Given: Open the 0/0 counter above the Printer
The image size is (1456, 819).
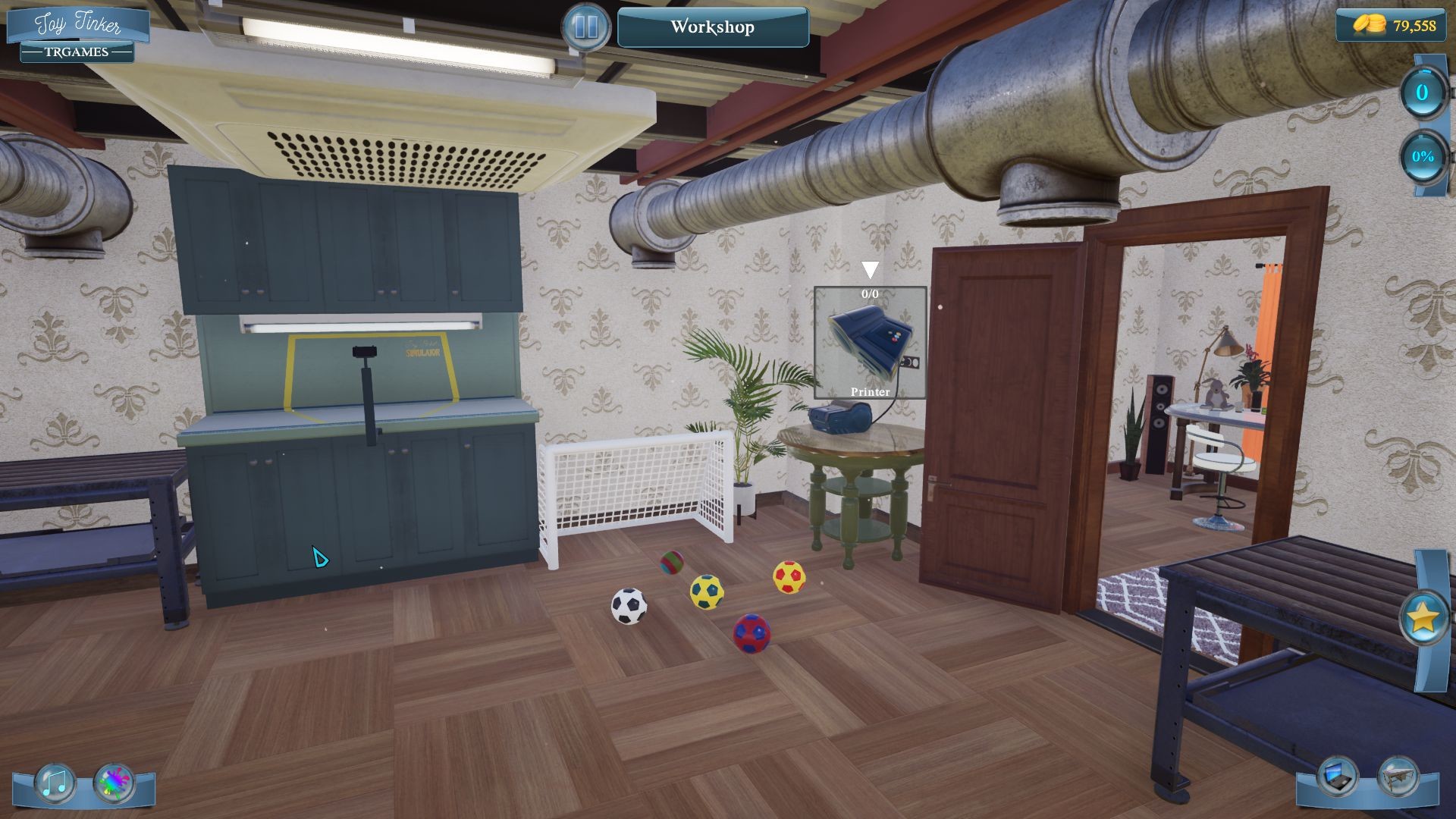Looking at the screenshot, I should [869, 294].
